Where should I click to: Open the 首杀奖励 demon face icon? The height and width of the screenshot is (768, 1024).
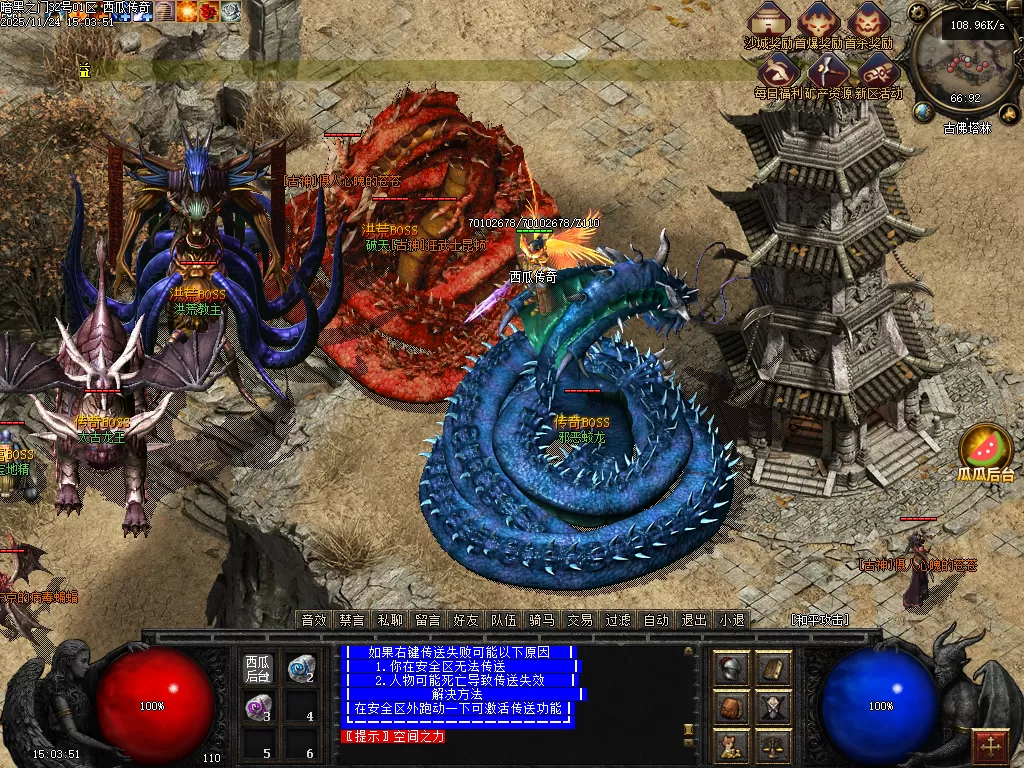pyautogui.click(x=867, y=22)
